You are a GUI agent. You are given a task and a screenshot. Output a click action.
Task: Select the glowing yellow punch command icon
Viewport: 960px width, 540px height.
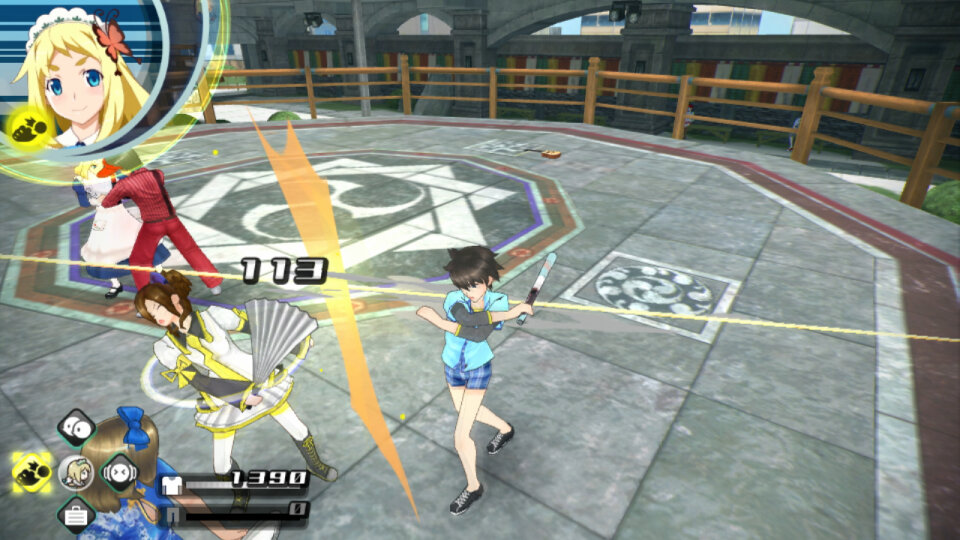33,471
